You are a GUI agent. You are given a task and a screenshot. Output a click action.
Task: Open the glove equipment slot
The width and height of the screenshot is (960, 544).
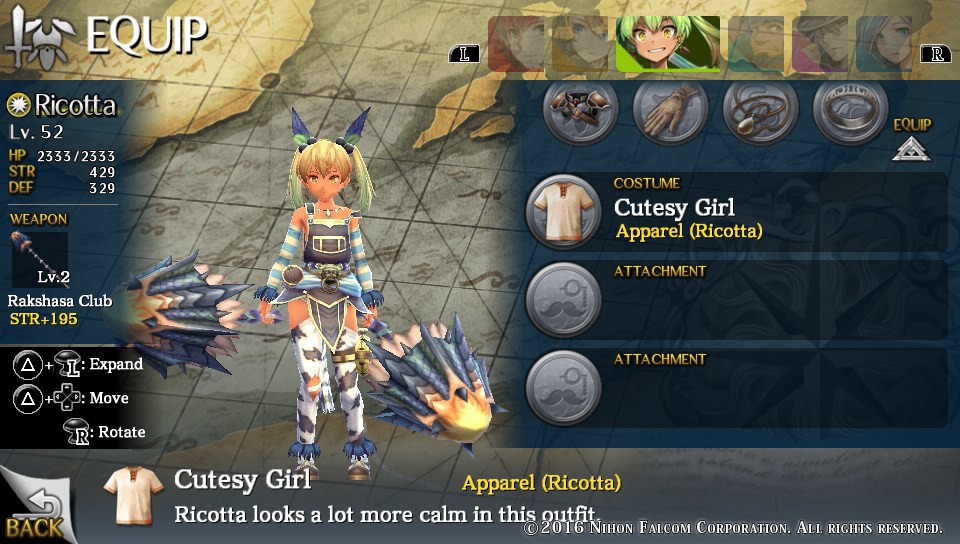point(670,110)
